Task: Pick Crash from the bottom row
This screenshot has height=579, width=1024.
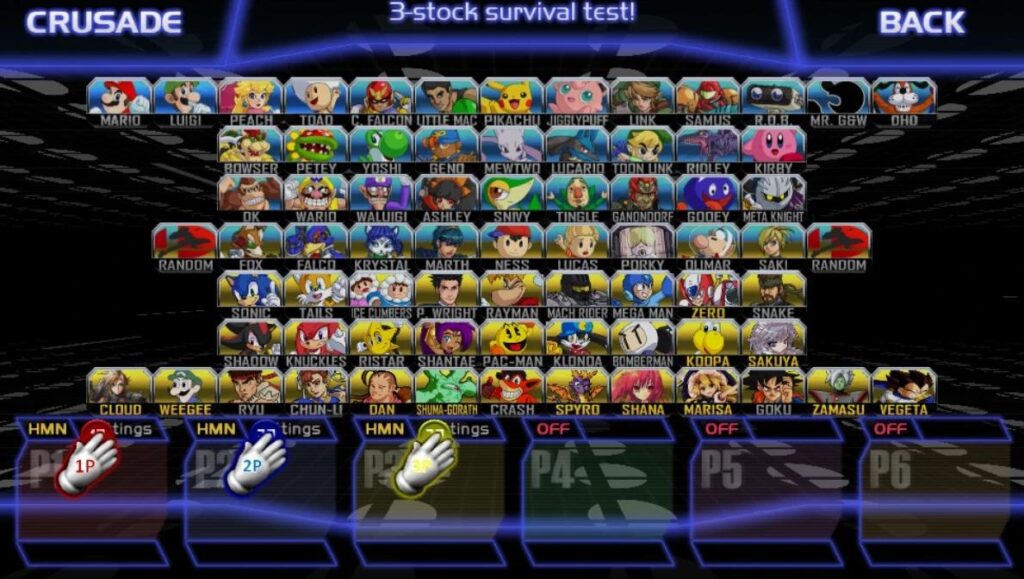Action: click(512, 388)
